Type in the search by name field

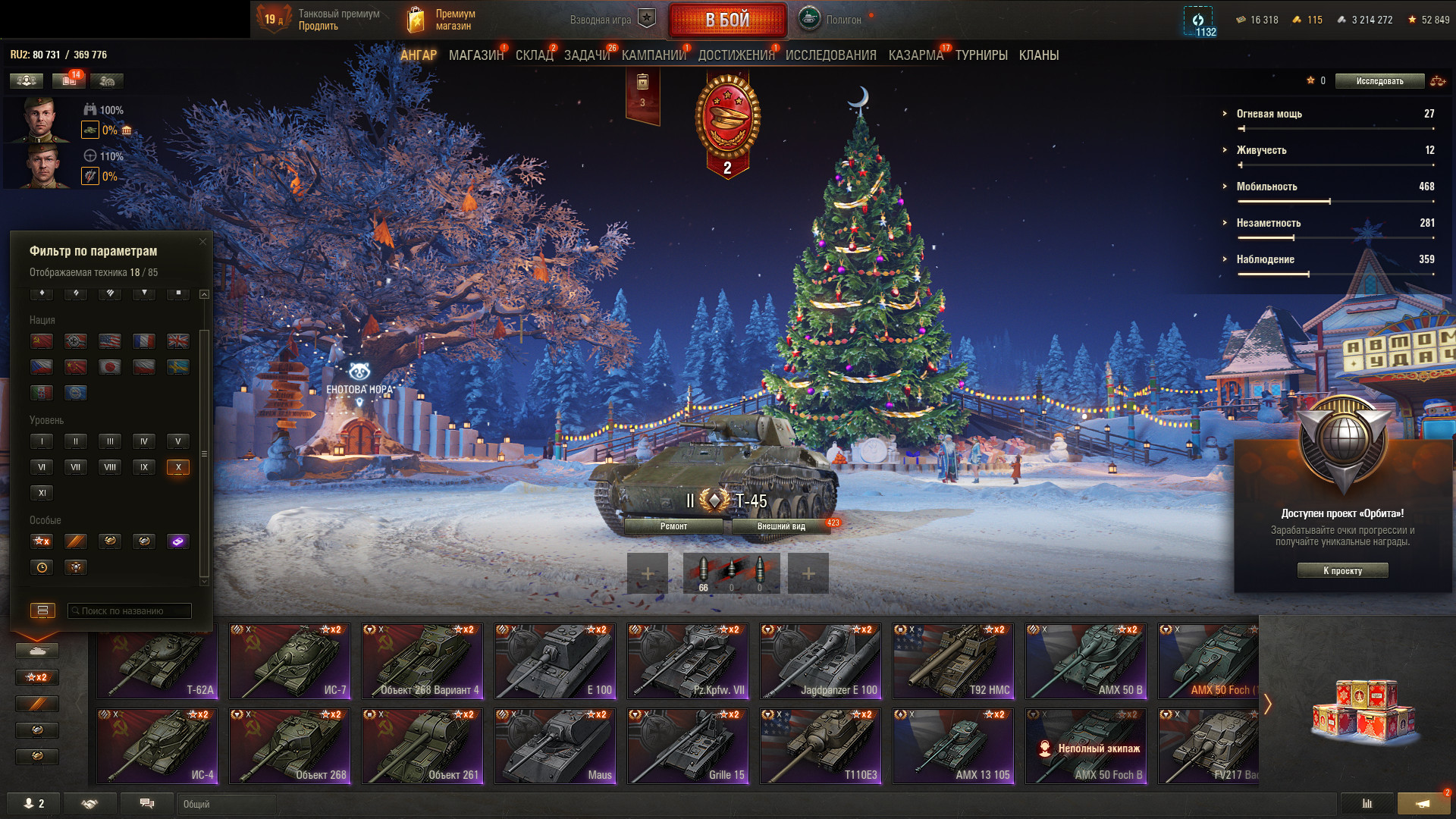(130, 610)
